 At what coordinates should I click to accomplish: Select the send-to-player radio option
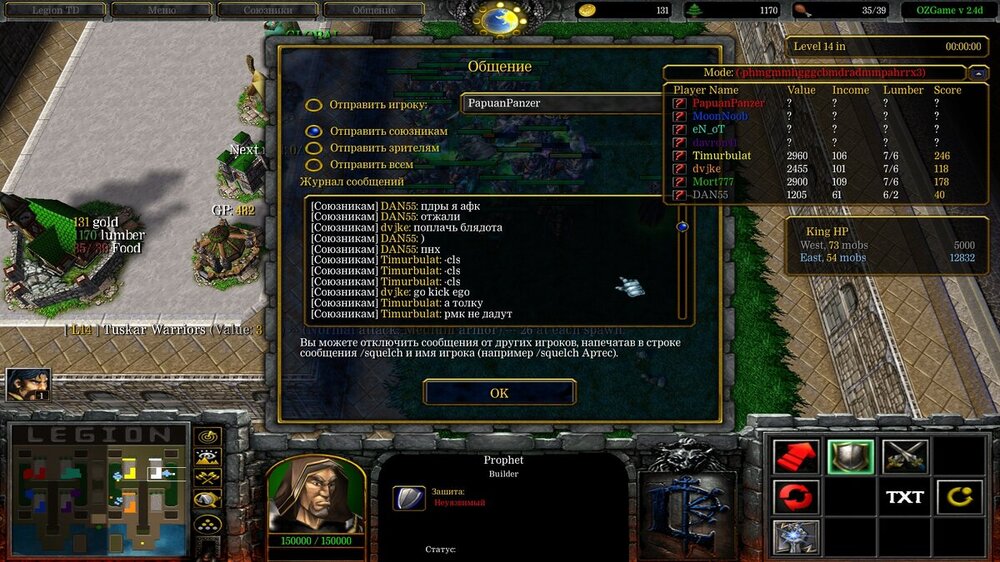314,105
